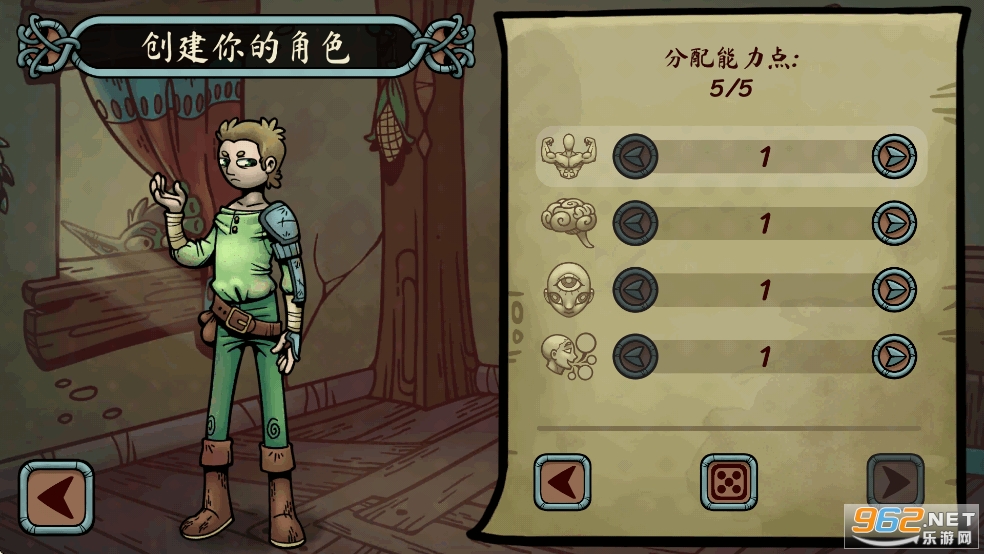The height and width of the screenshot is (554, 984).
Task: Increase the third-eye perception stat
Action: (x=894, y=290)
